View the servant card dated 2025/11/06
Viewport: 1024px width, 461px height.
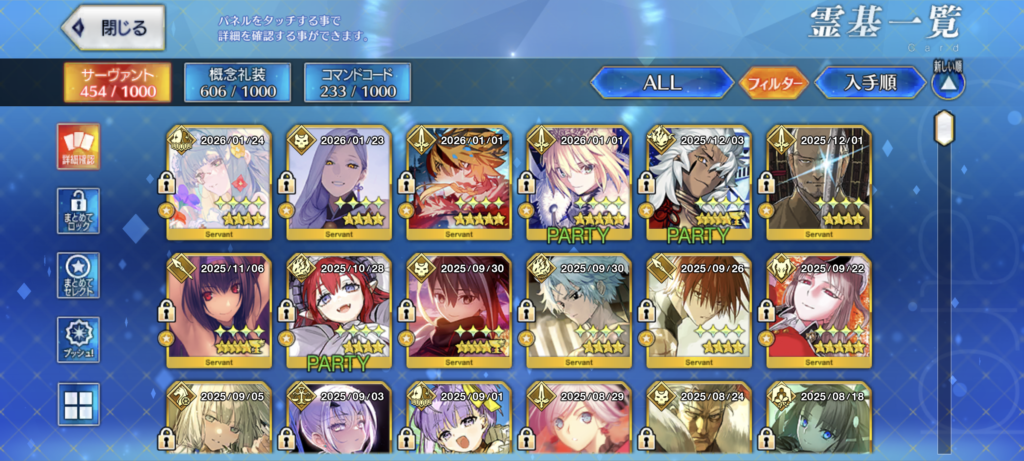pyautogui.click(x=219, y=310)
